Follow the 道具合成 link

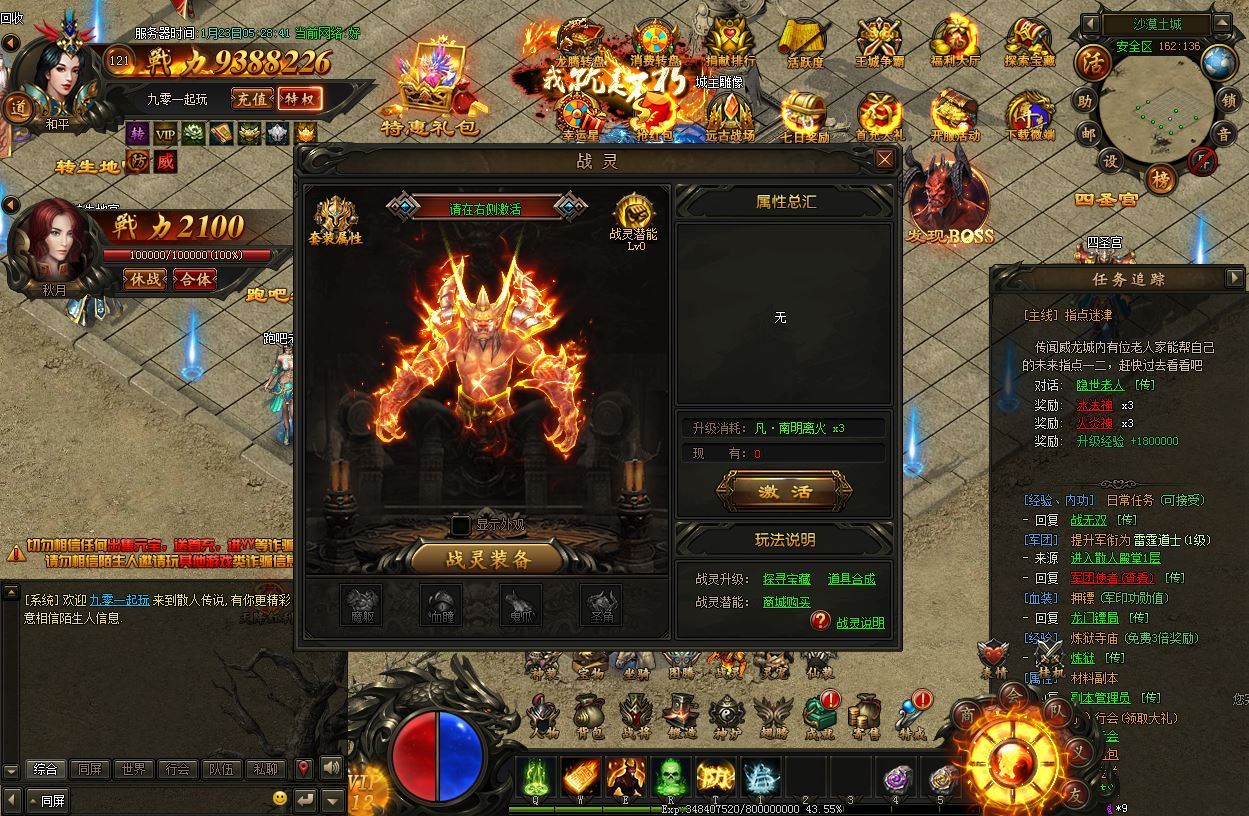(x=851, y=579)
